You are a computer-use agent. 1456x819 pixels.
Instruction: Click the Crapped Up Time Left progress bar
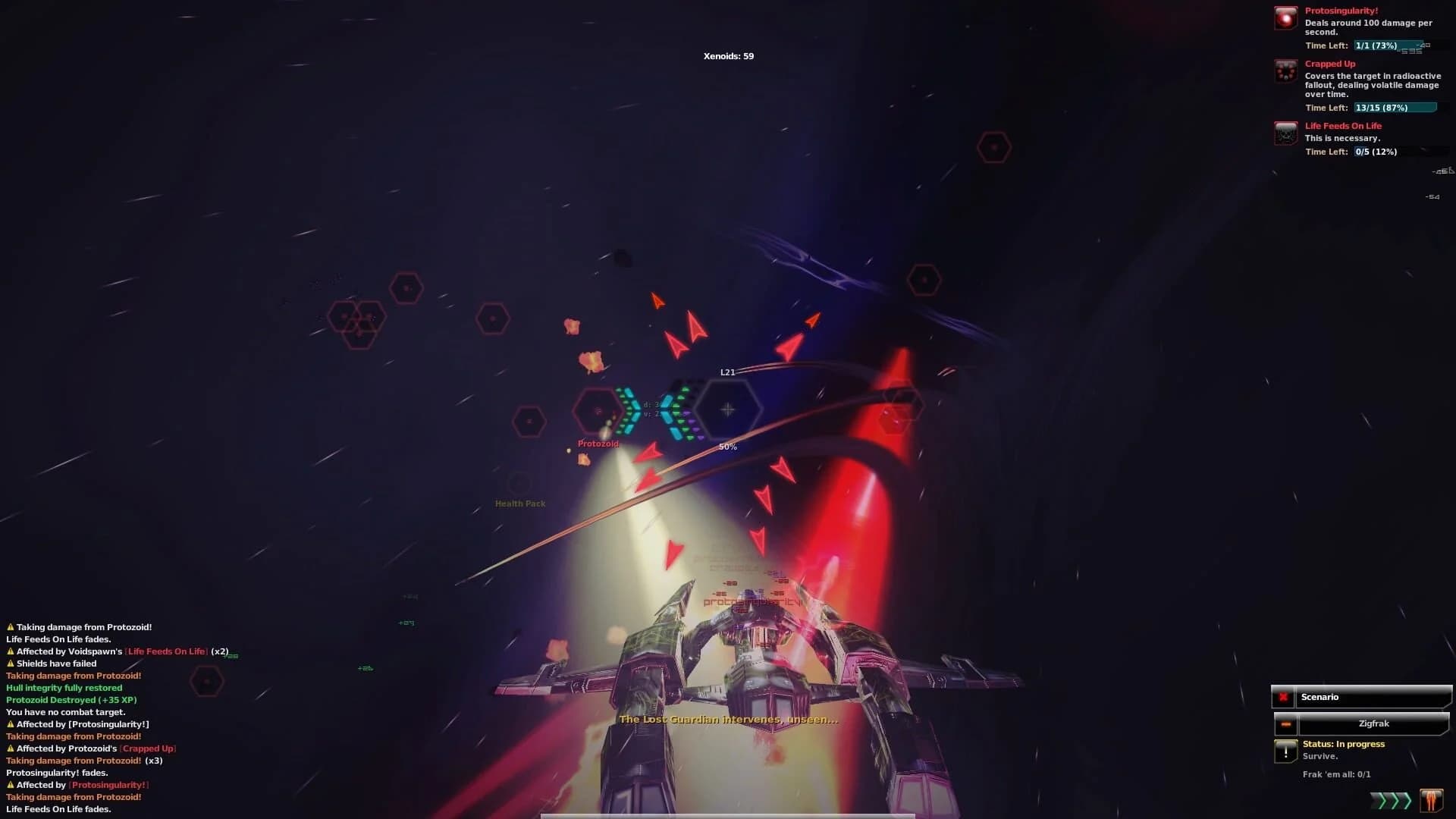click(1396, 108)
